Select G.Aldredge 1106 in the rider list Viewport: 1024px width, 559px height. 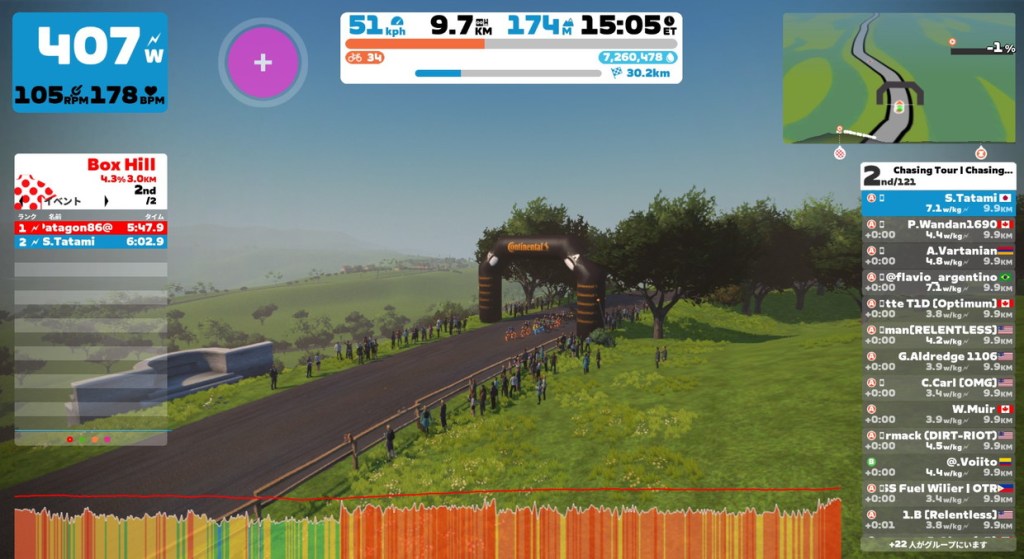(938, 360)
